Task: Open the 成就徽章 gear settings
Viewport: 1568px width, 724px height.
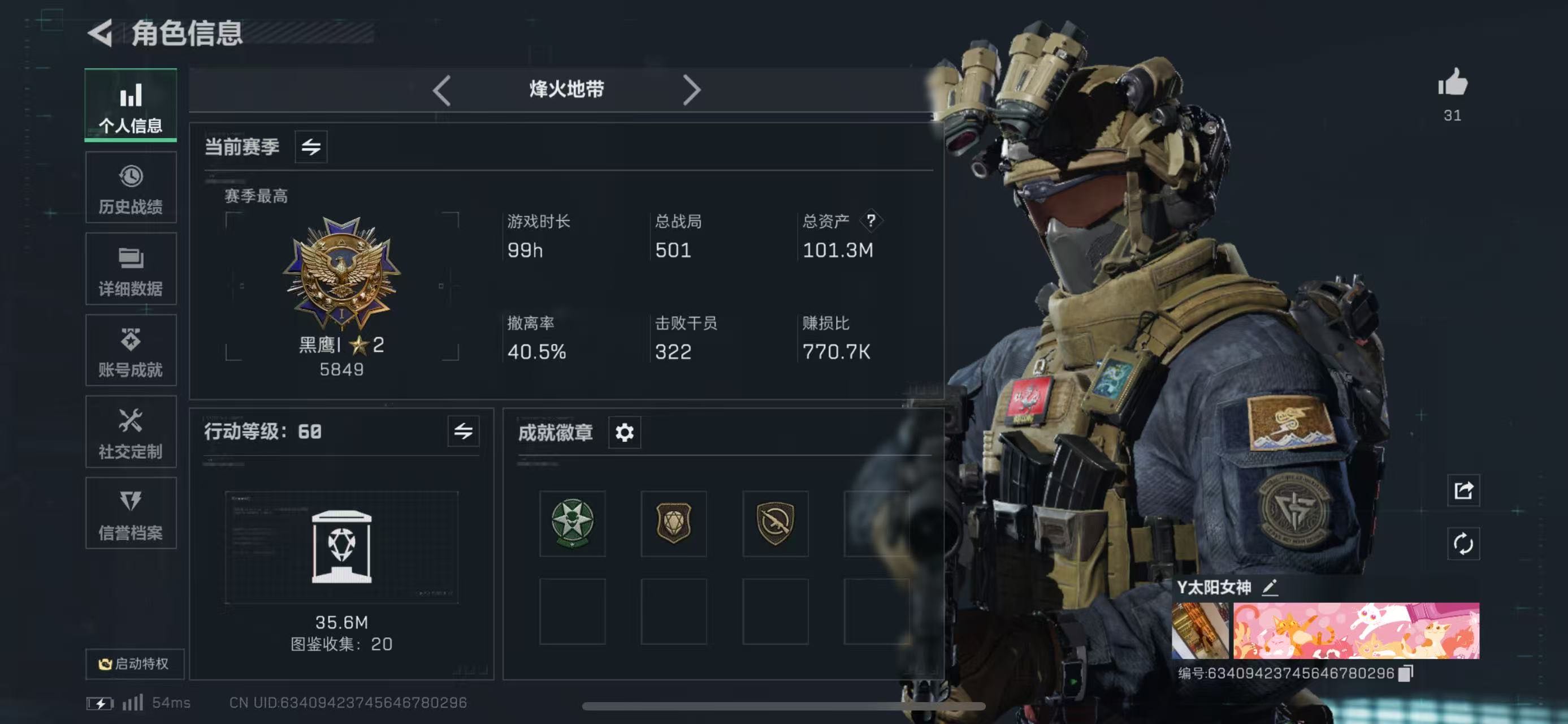Action: (x=625, y=432)
